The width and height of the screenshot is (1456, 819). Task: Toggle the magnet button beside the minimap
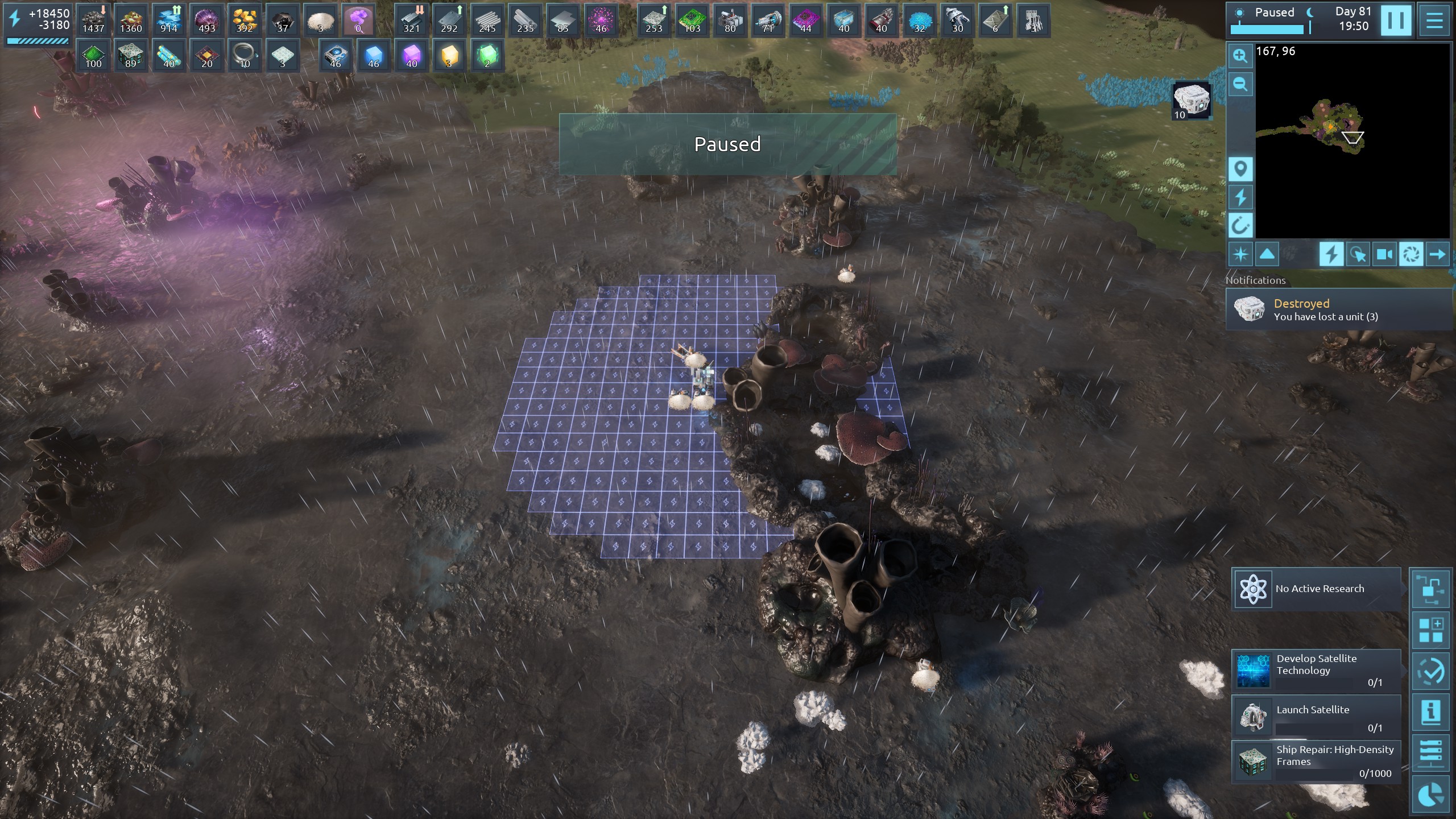pyautogui.click(x=1240, y=226)
